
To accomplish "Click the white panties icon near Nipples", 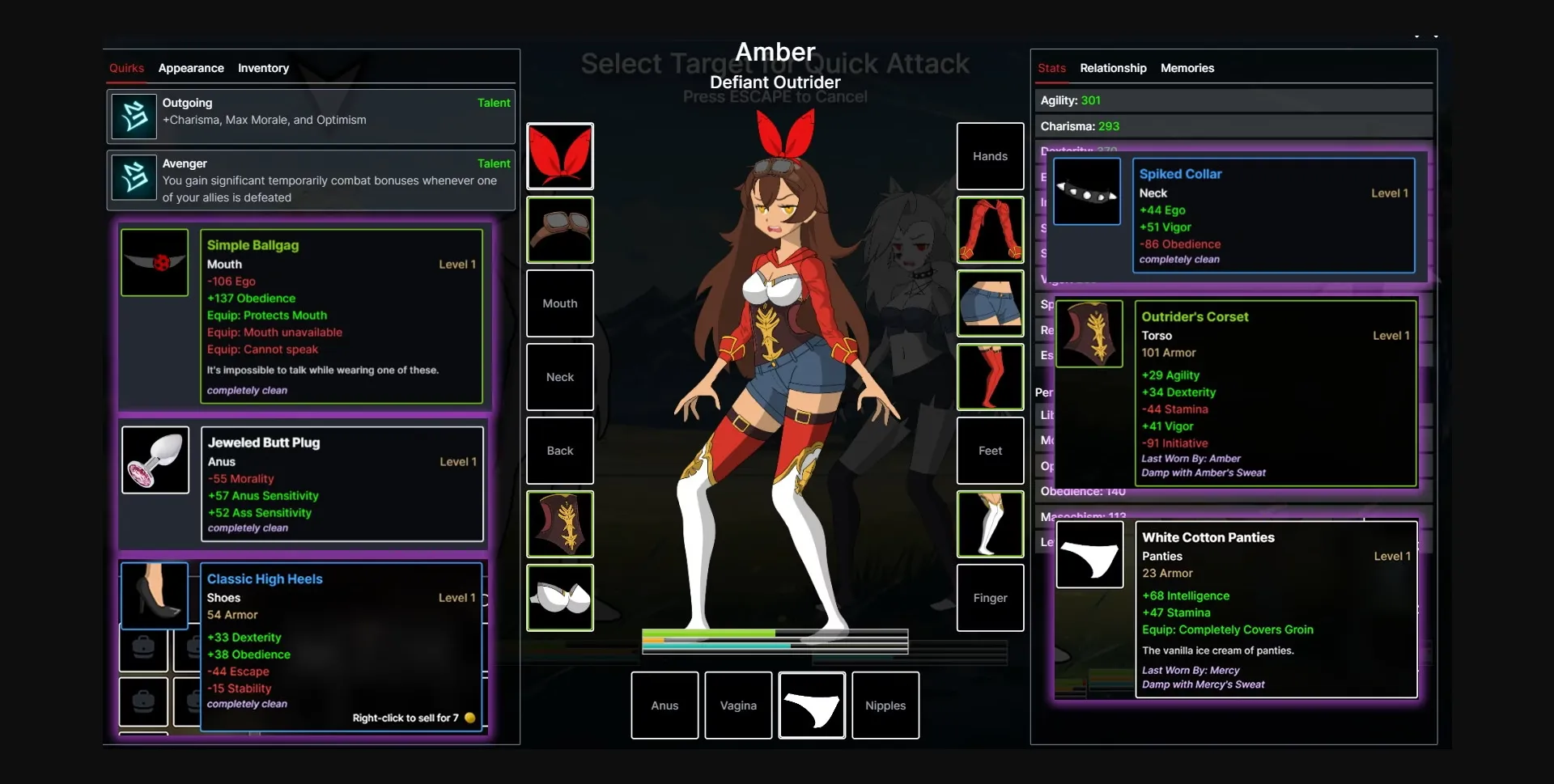I will (x=812, y=705).
